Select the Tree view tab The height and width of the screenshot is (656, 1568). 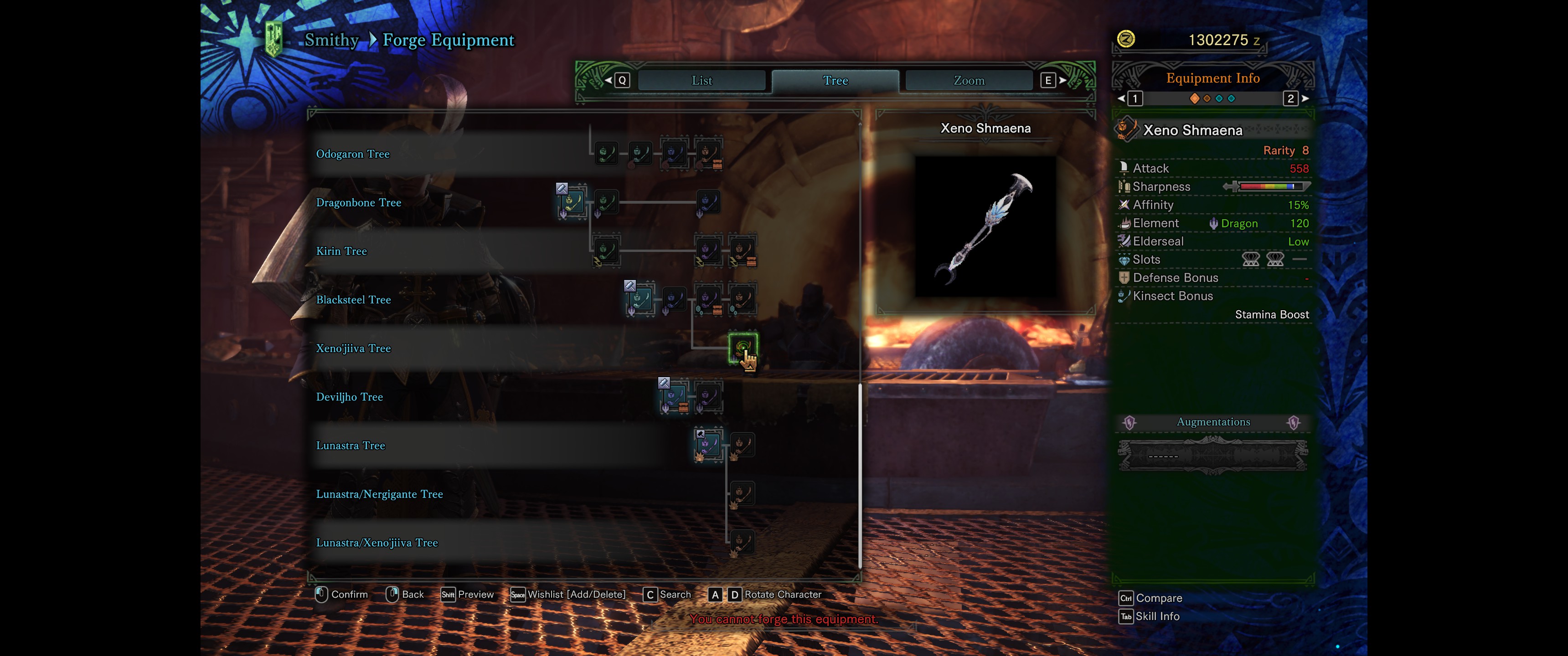[835, 80]
